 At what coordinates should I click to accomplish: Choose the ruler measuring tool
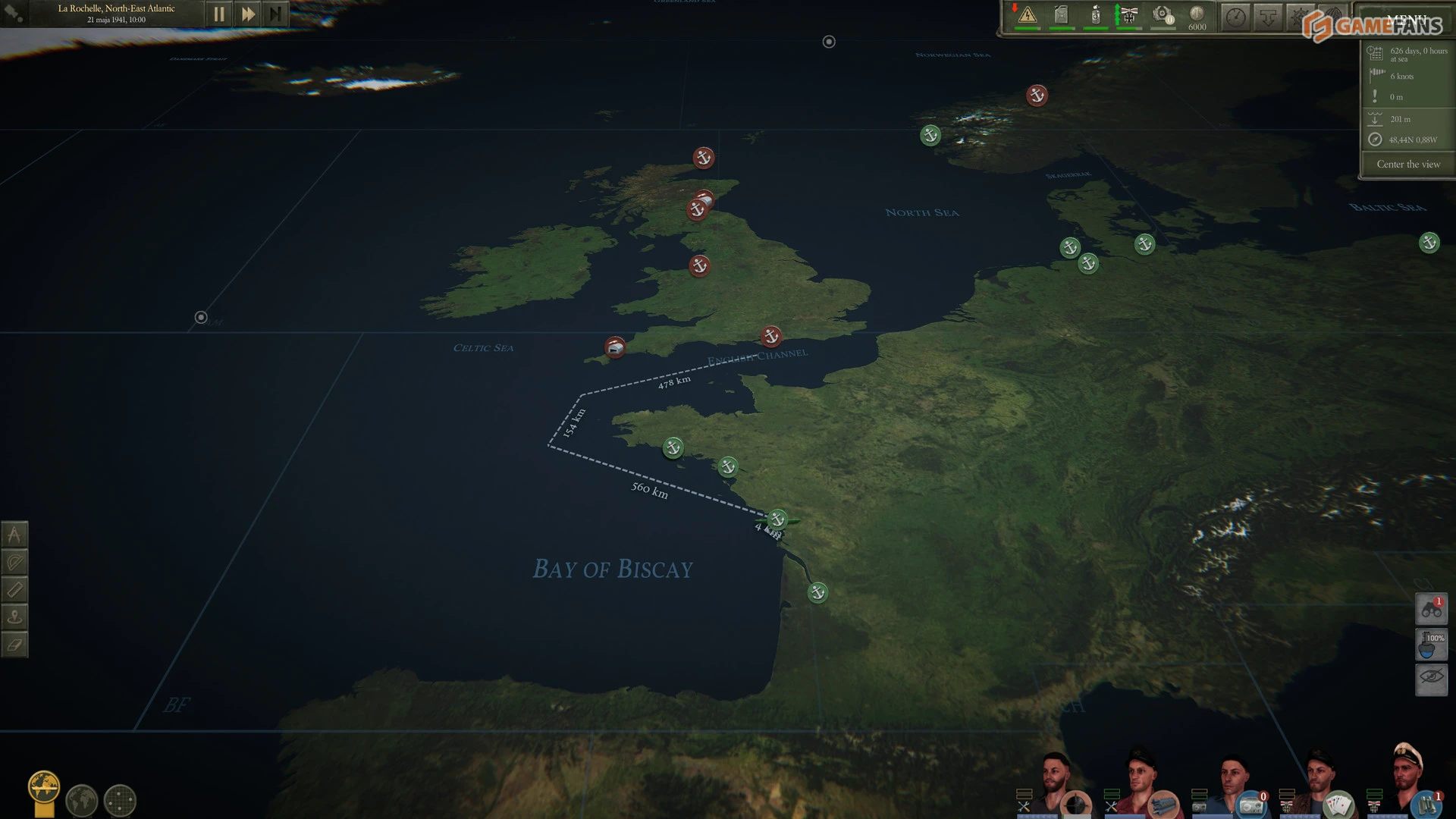(14, 589)
